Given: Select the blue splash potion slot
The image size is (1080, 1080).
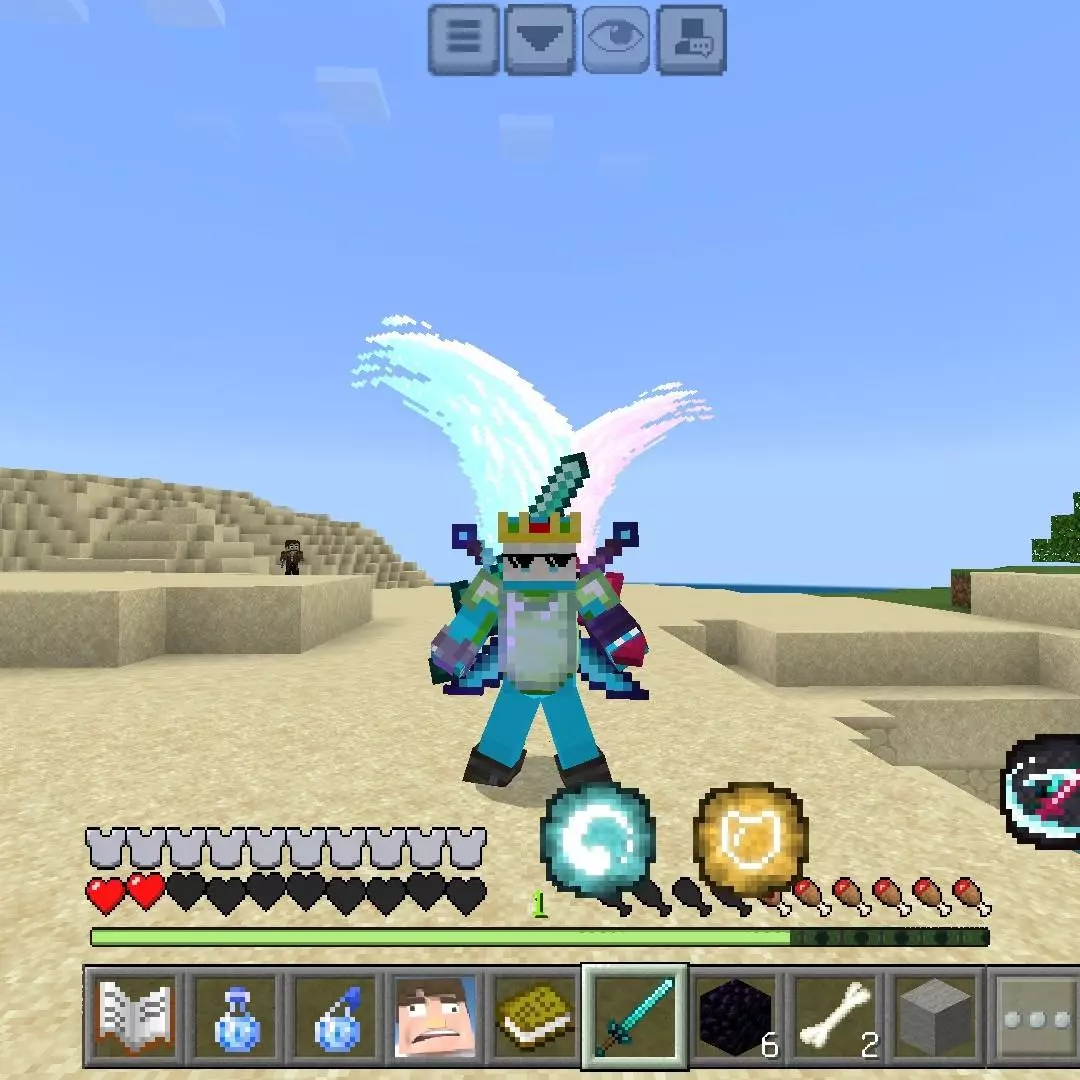Looking at the screenshot, I should tap(335, 1018).
